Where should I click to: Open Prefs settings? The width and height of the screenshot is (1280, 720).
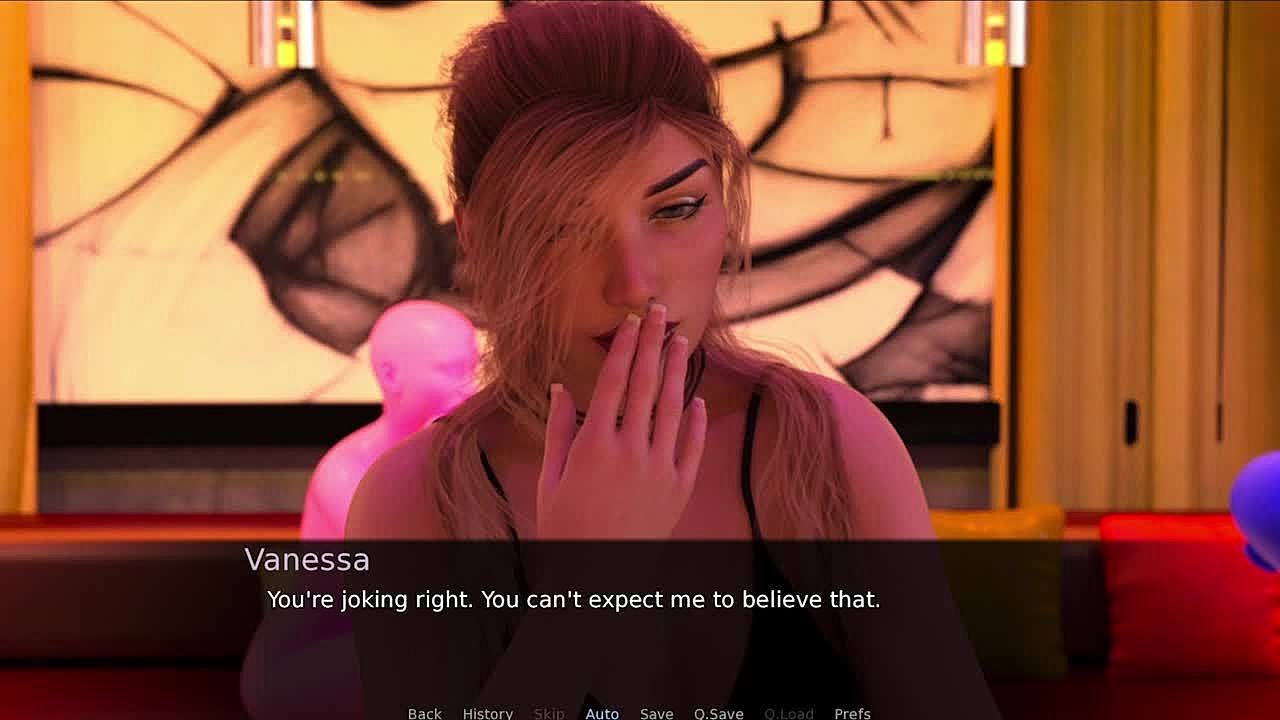tap(852, 713)
